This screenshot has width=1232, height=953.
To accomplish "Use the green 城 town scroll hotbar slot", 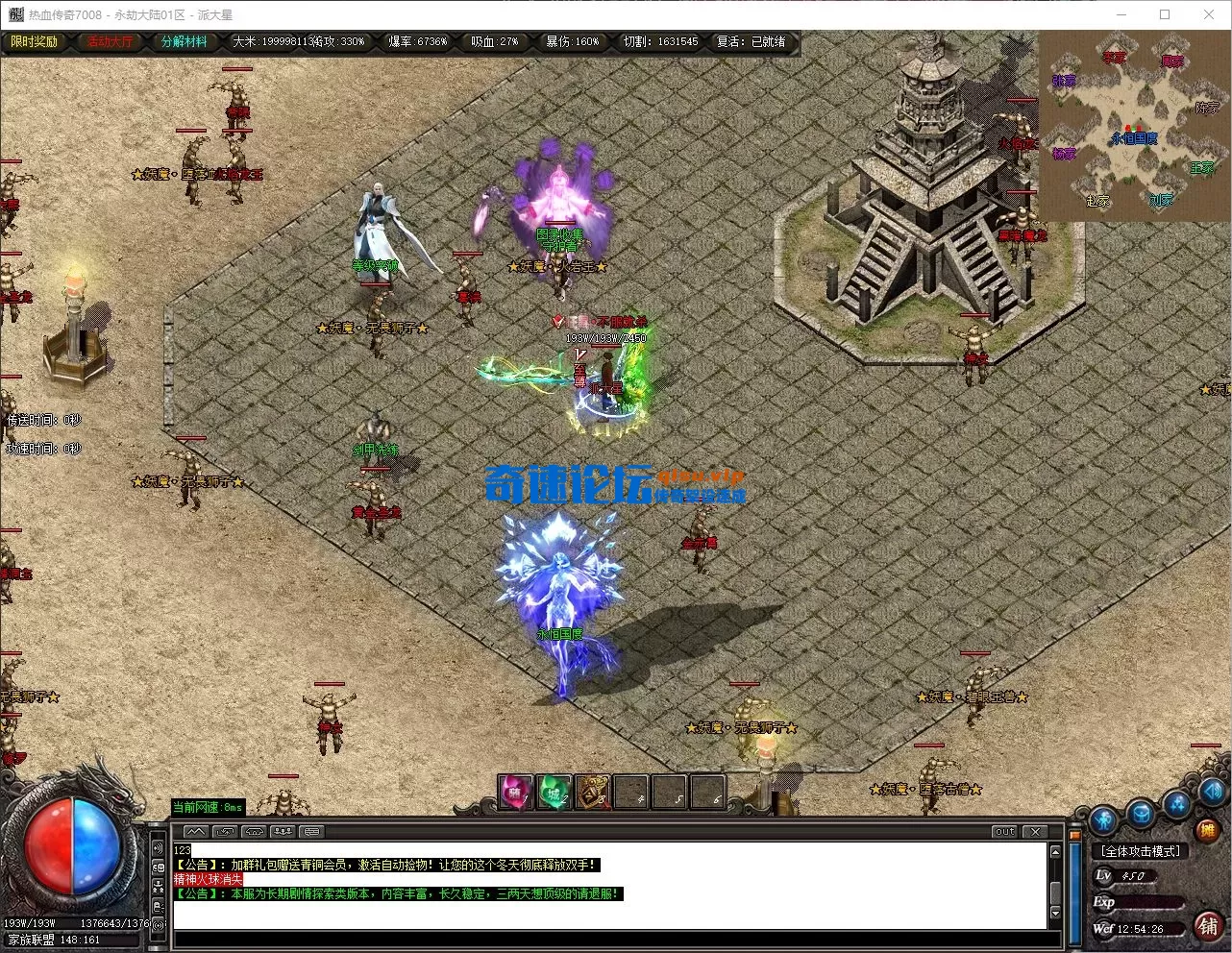I will 554,793.
